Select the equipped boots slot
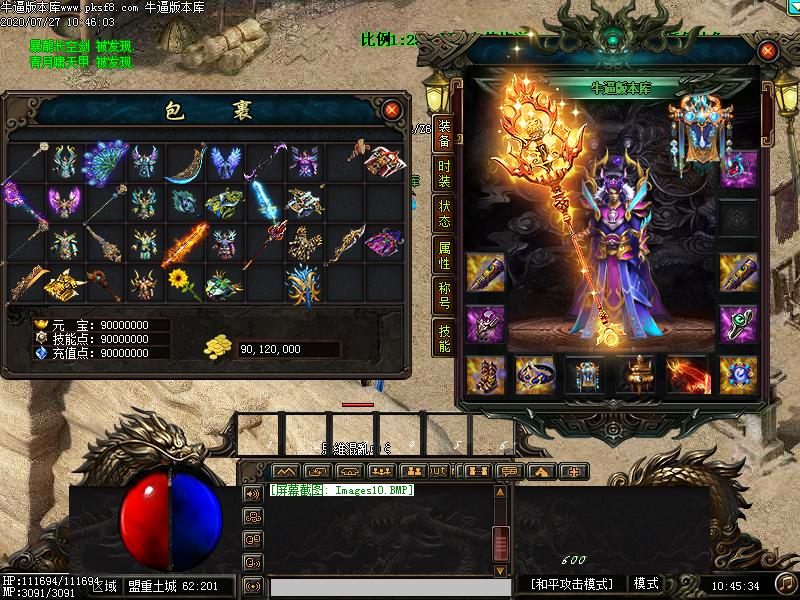The image size is (800, 600). 485,374
